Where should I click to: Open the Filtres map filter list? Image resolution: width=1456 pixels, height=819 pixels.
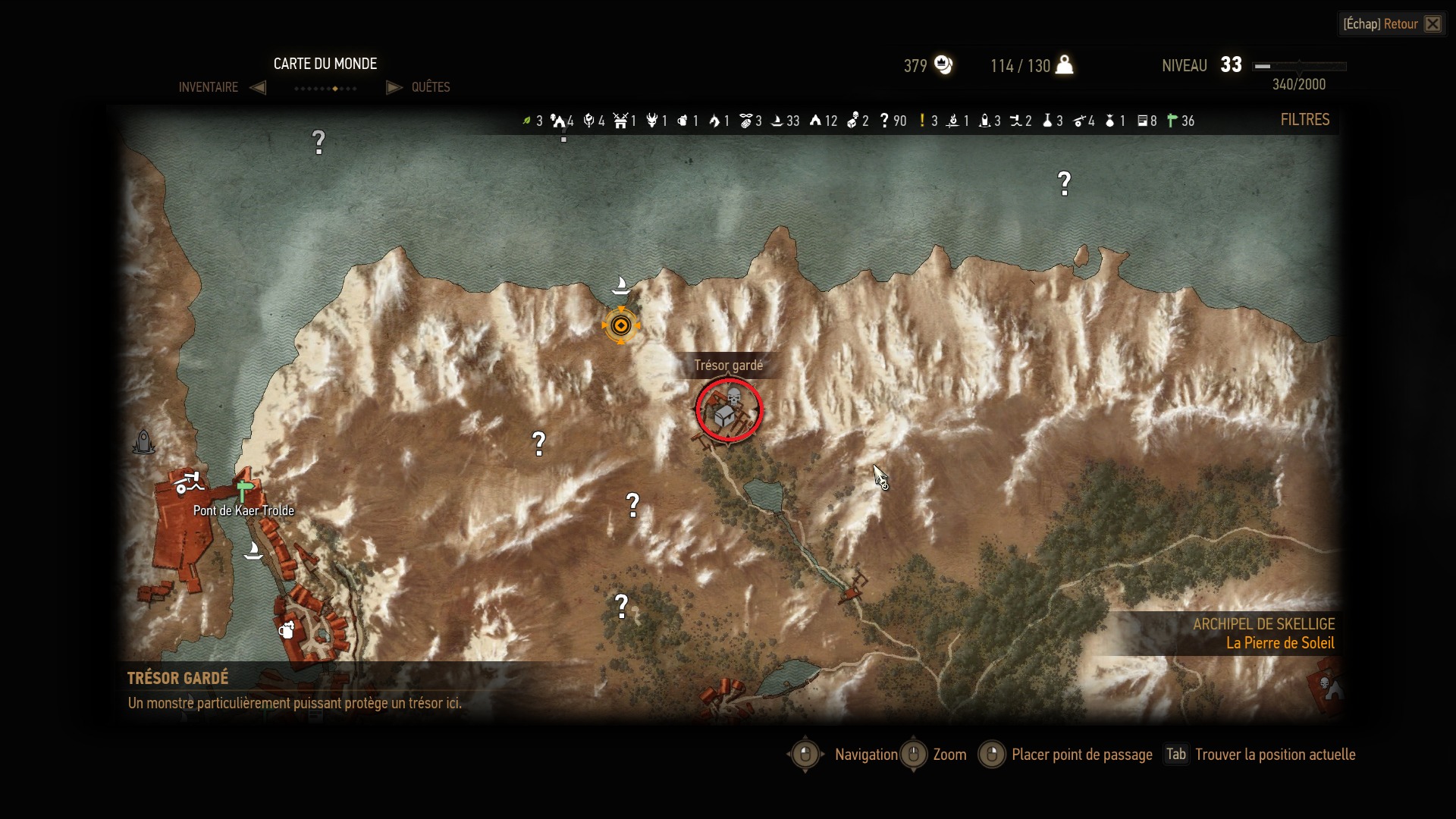(x=1304, y=120)
